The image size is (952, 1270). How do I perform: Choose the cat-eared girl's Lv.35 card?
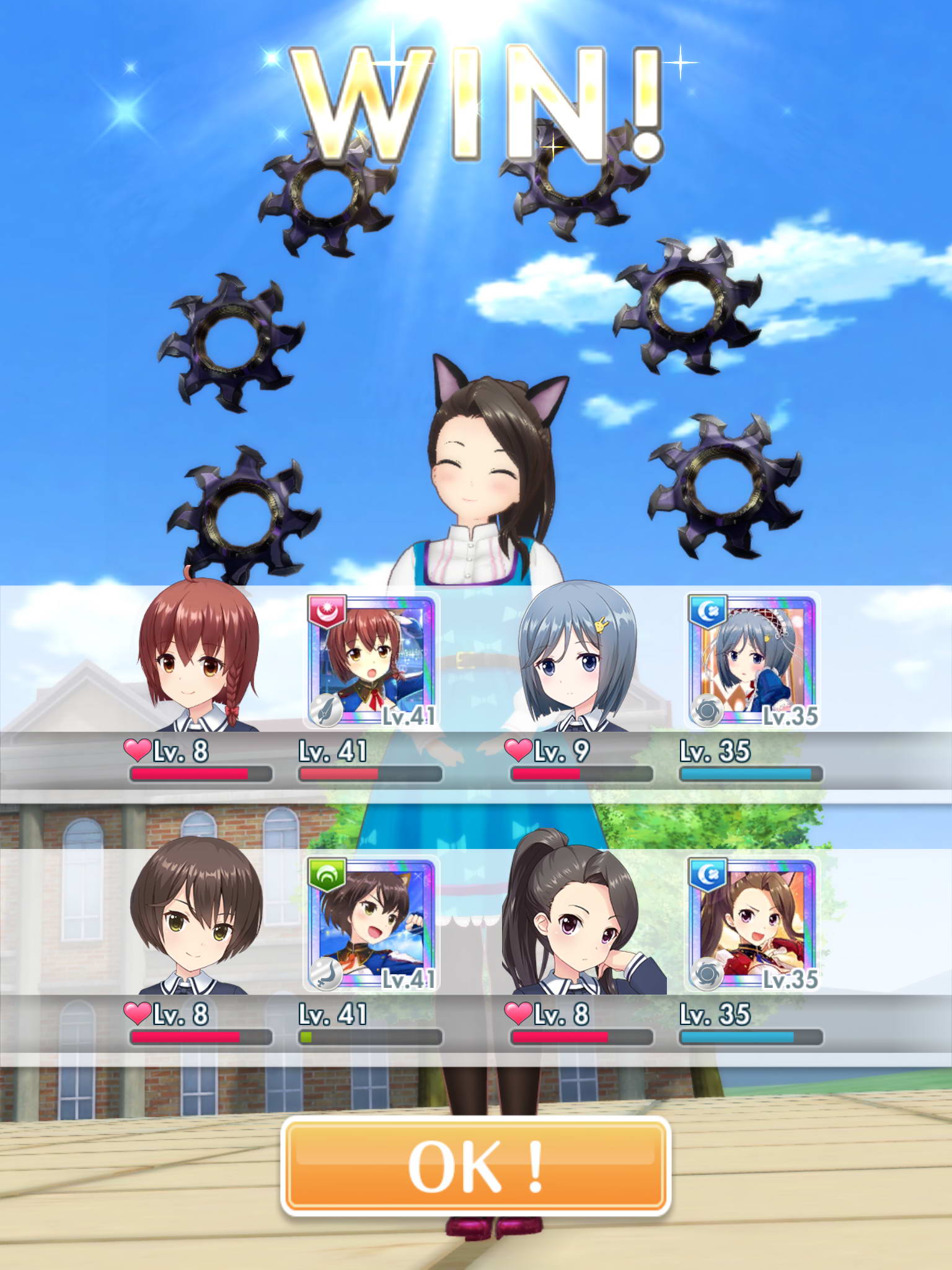pos(752,924)
